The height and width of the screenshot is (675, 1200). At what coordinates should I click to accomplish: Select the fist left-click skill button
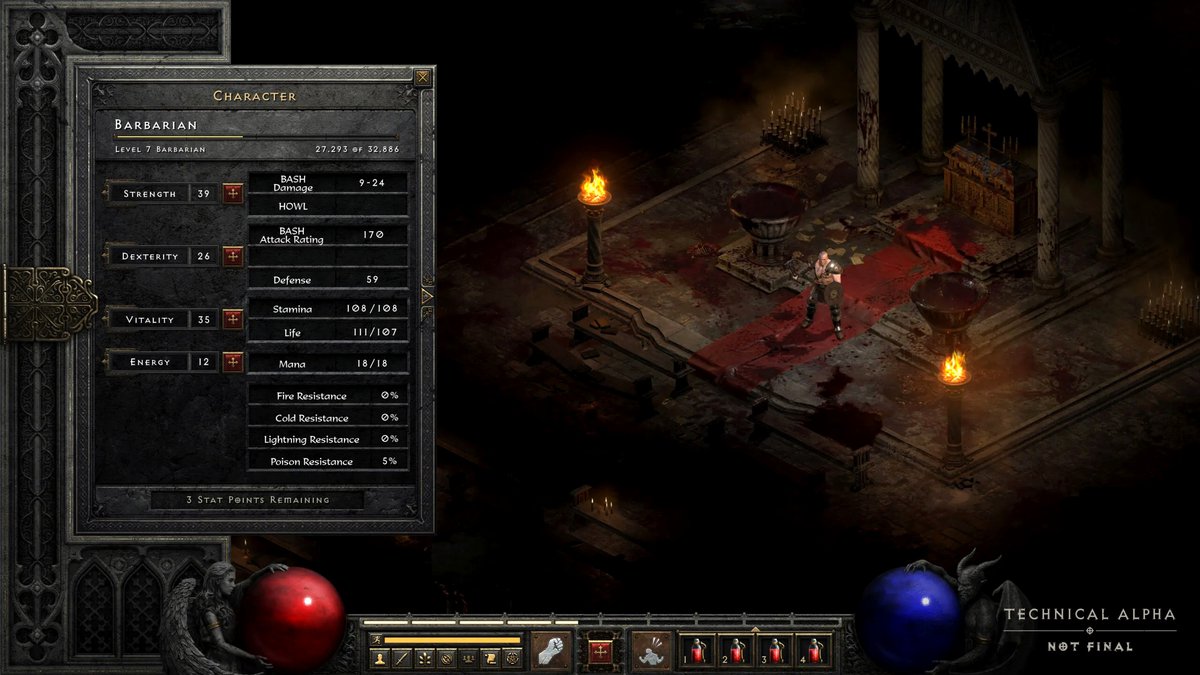pyautogui.click(x=550, y=650)
